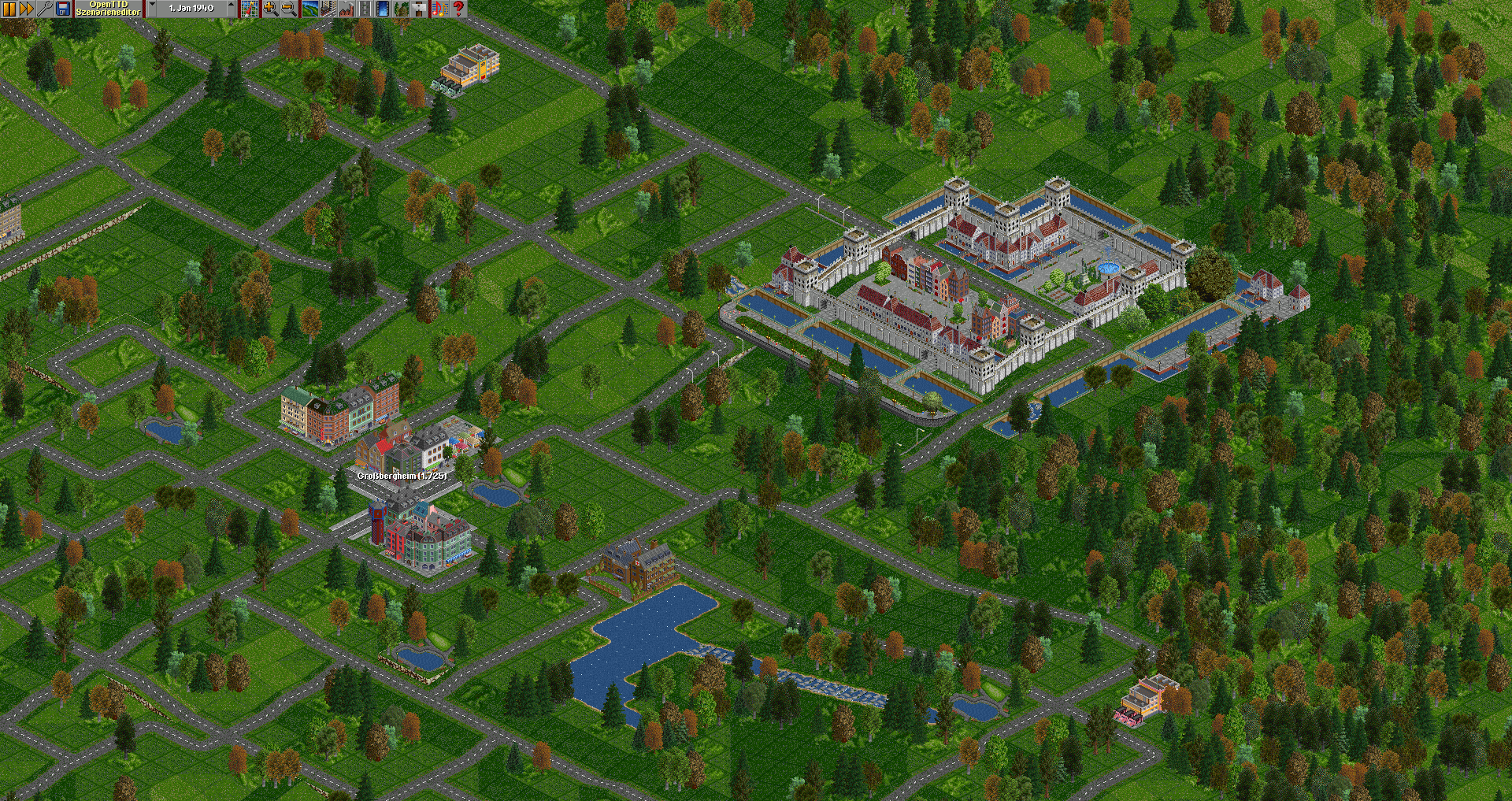Click the Großbergheim town name label
Screen dimensions: 1512x801
point(402,476)
